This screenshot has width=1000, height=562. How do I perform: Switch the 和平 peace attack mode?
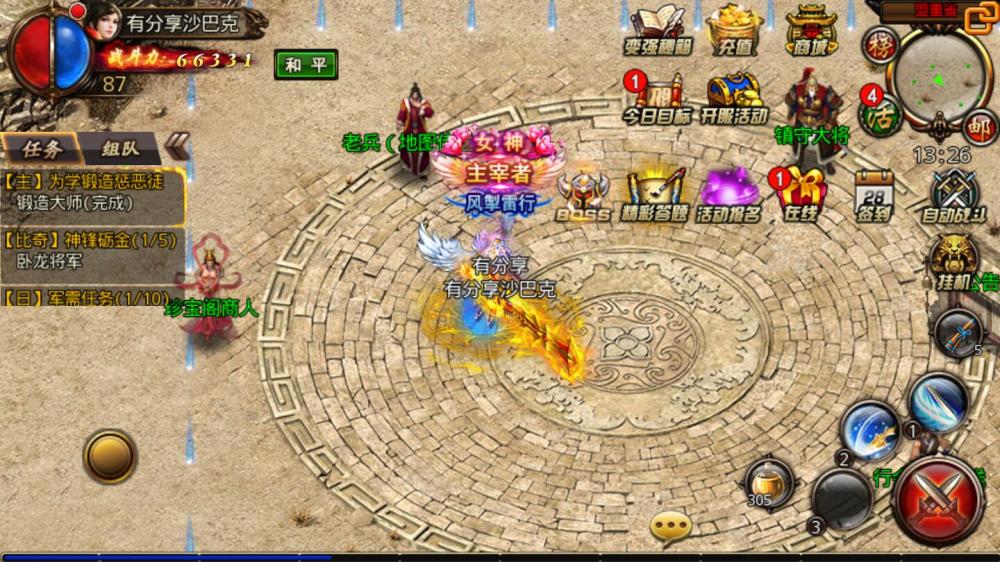click(306, 65)
